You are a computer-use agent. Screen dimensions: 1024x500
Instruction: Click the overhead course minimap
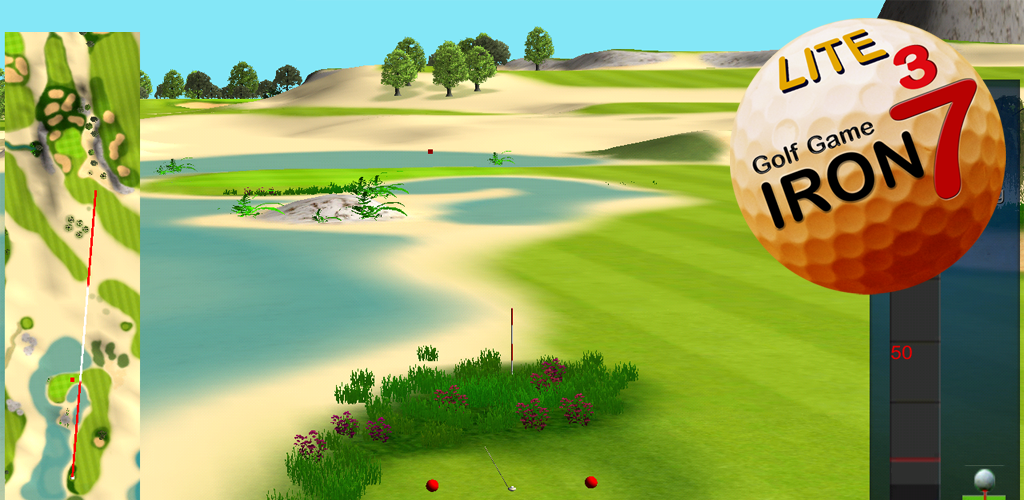tap(72, 265)
